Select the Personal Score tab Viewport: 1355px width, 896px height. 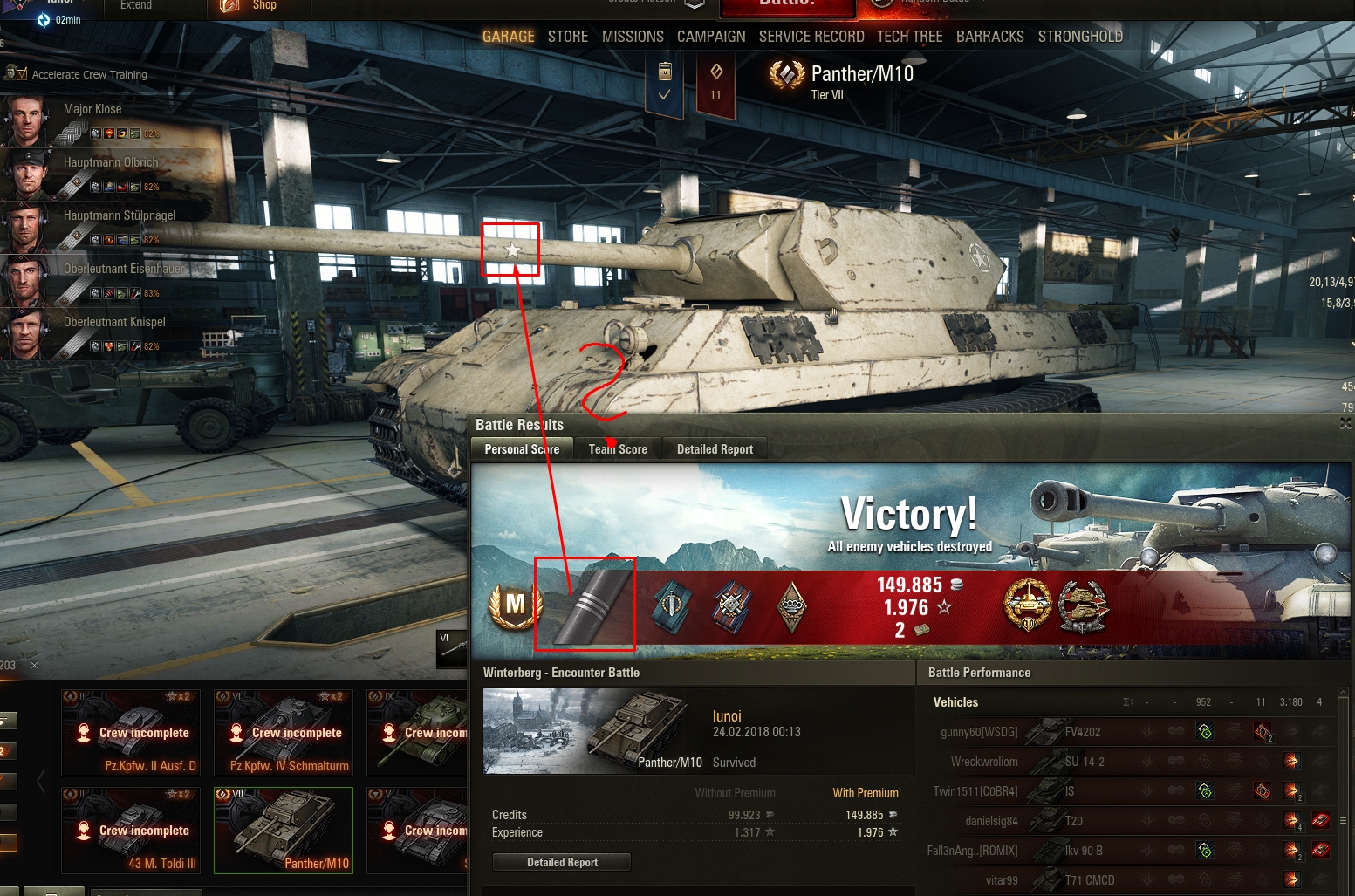[522, 449]
